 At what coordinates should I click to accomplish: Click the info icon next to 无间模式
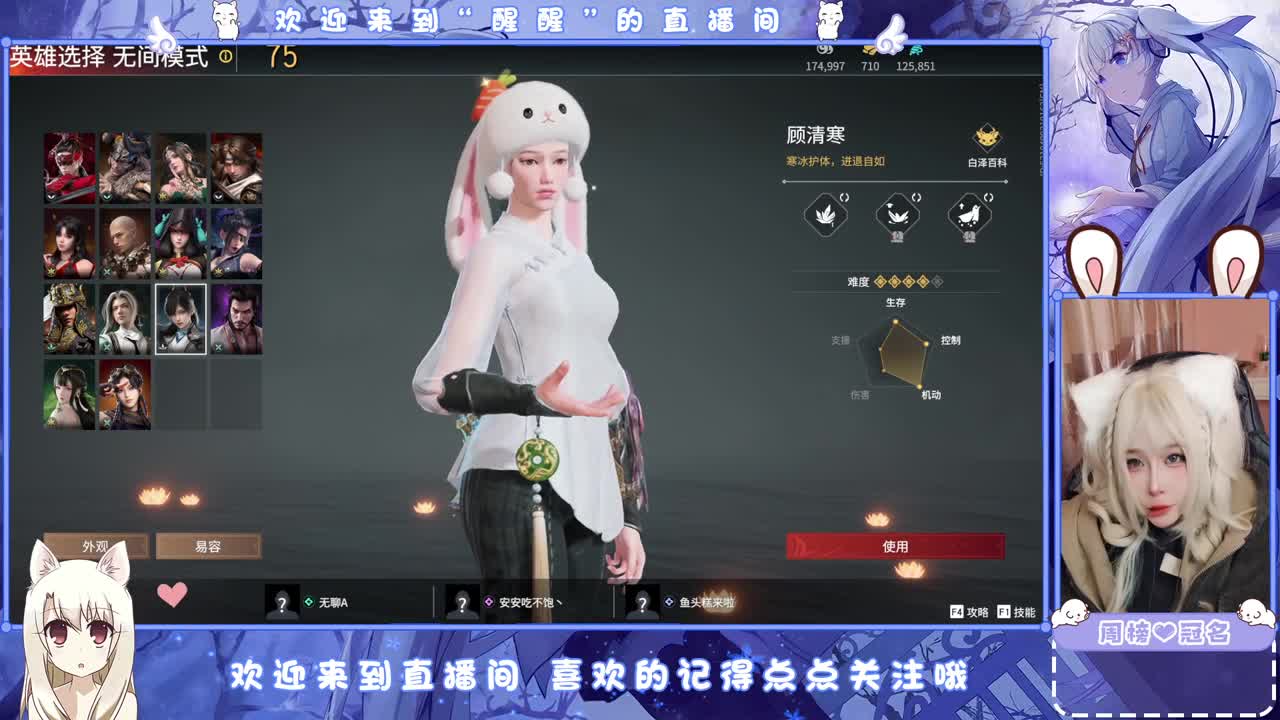pos(226,58)
